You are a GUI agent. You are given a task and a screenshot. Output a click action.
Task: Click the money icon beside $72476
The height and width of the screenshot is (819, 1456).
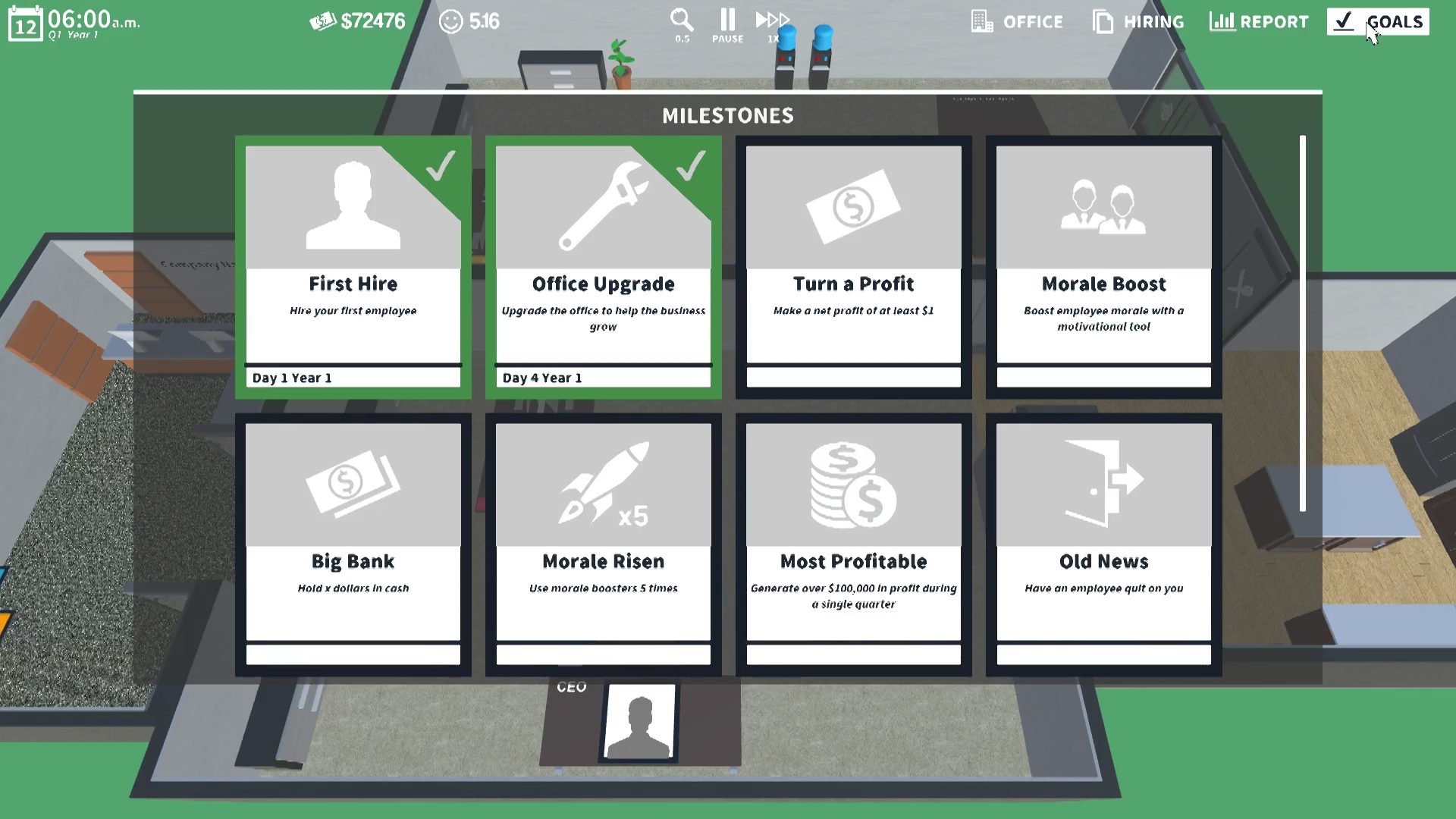click(325, 20)
